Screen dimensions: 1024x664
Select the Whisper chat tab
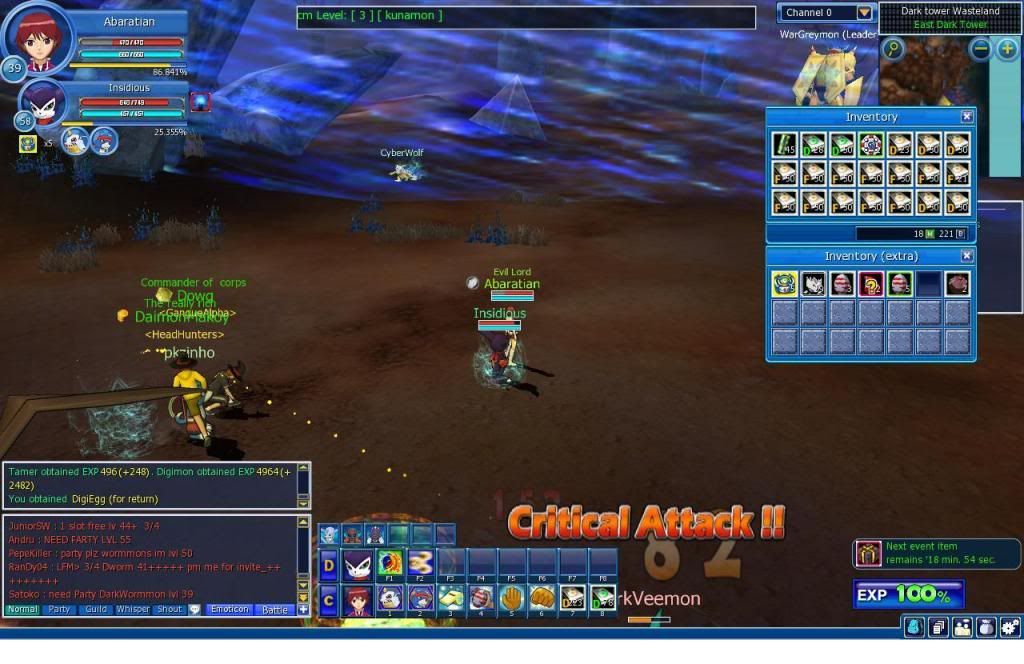[x=132, y=609]
